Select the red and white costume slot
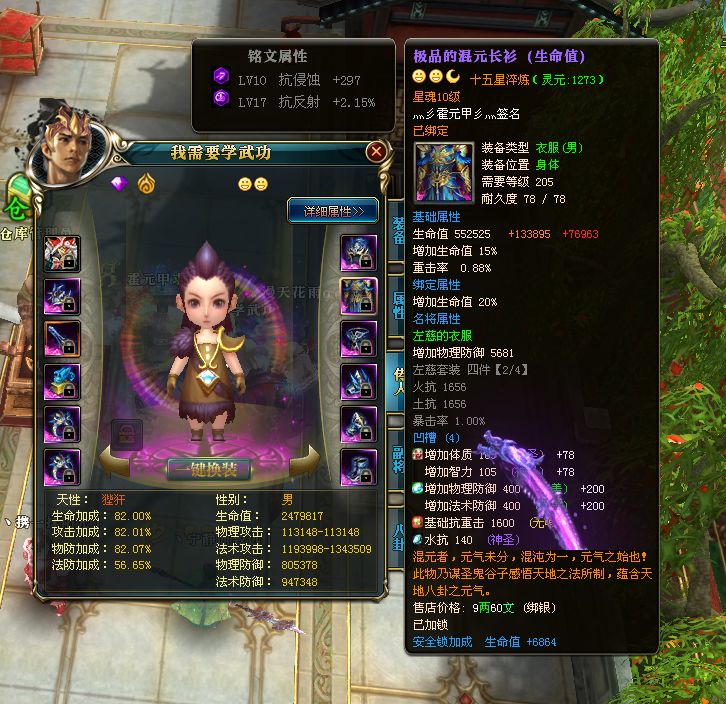 point(62,255)
